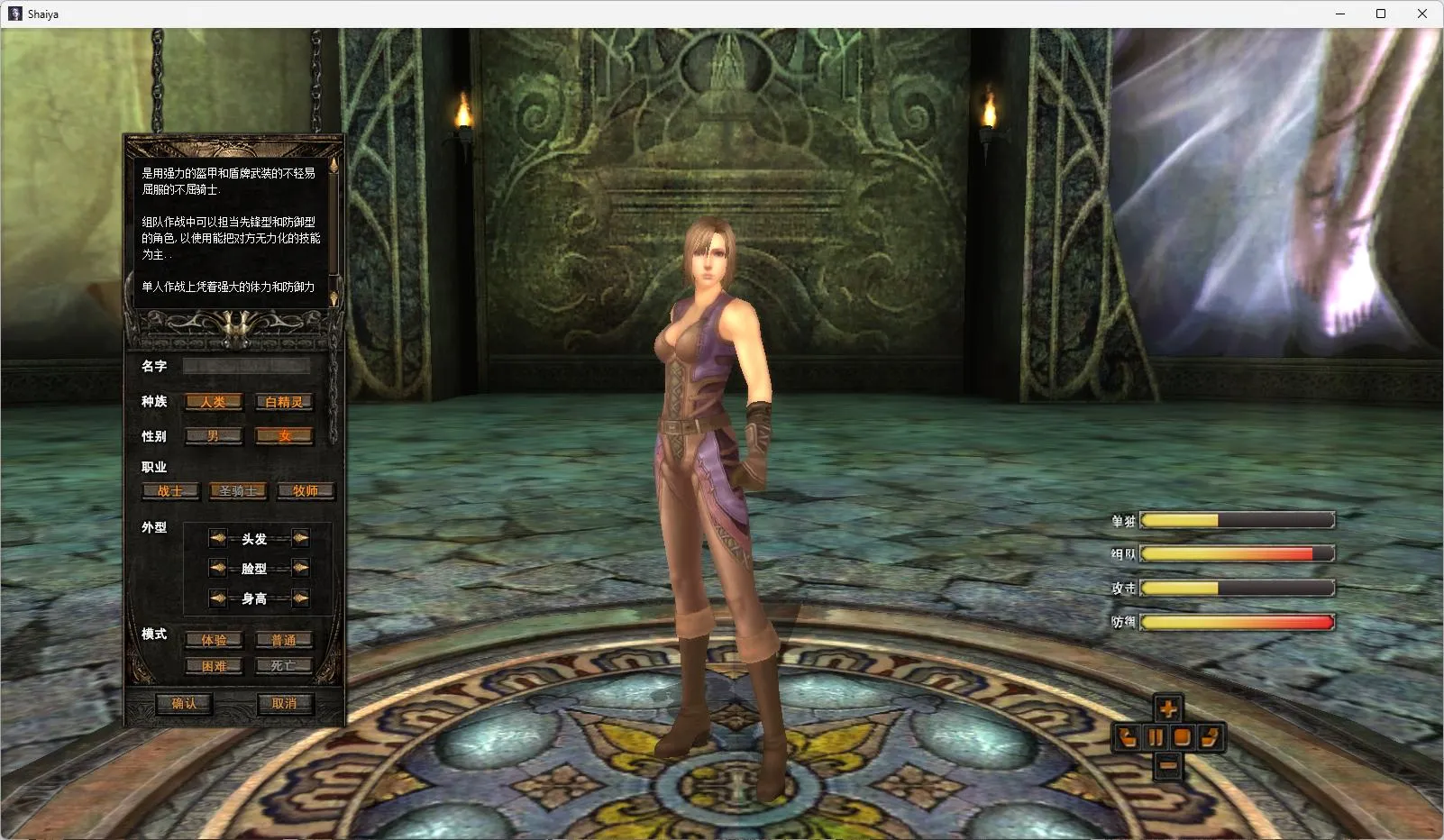The width and height of the screenshot is (1444, 840).
Task: Confirm character creation with 确认
Action: [x=184, y=703]
